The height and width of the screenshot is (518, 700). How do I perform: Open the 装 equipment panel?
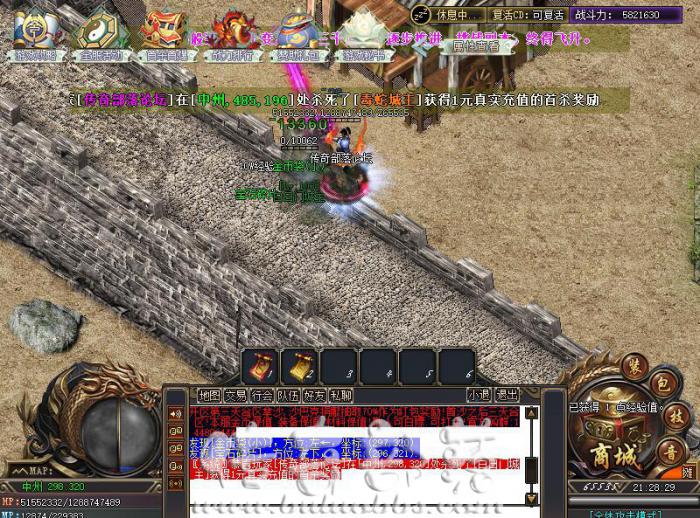634,366
